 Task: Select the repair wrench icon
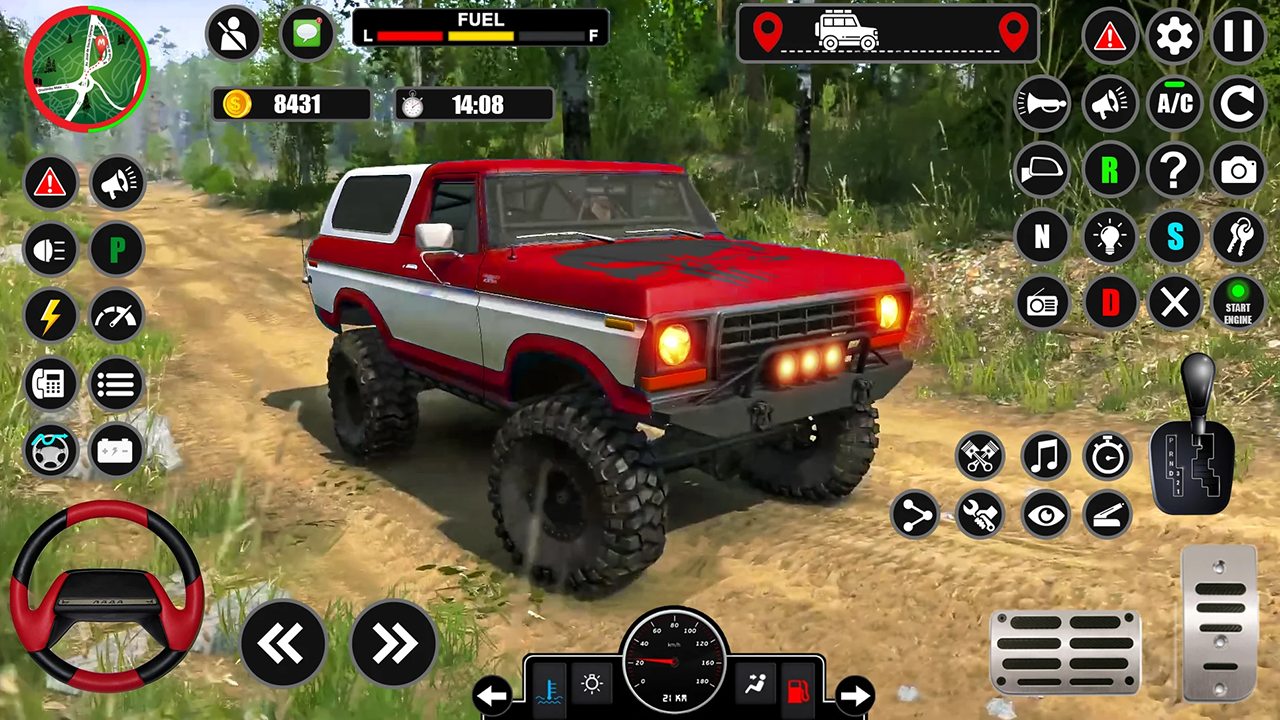[x=979, y=514]
